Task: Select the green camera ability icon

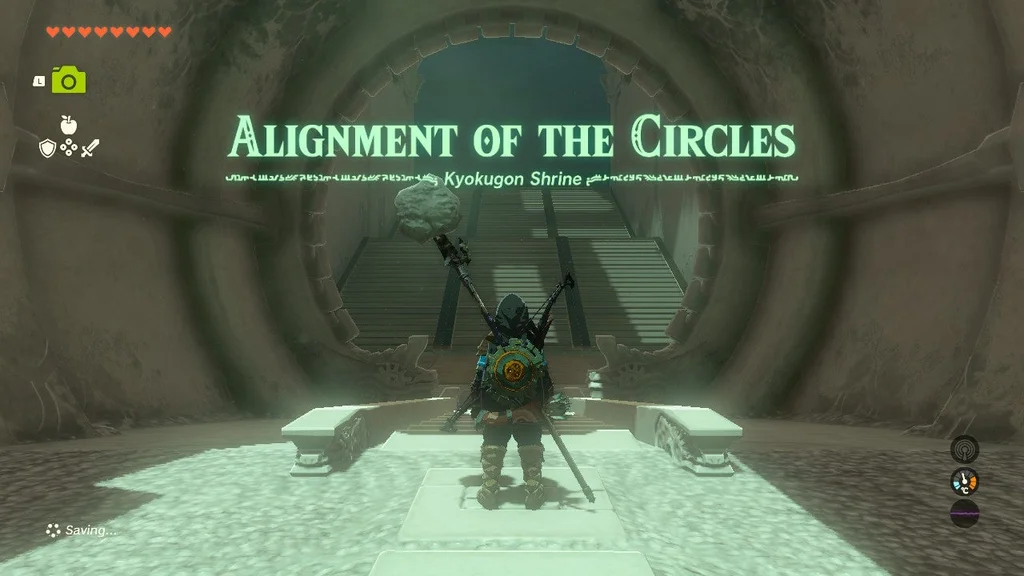Action: [69, 80]
